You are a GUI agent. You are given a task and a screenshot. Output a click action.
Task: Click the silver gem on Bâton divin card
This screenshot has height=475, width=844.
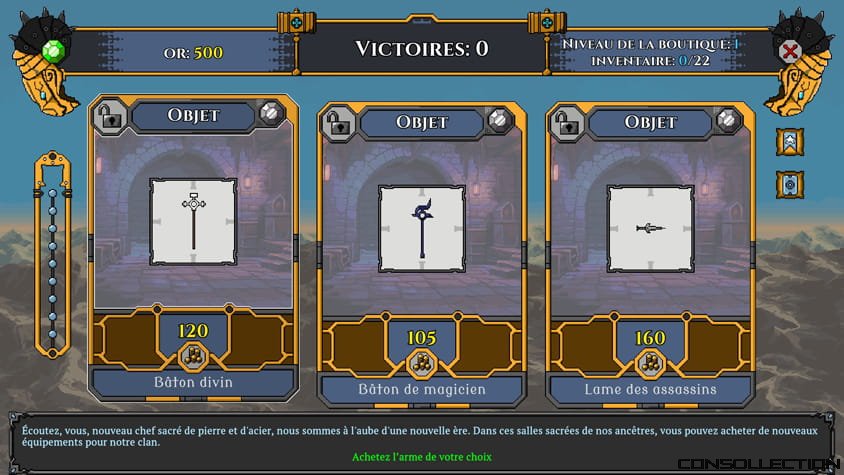pyautogui.click(x=272, y=114)
